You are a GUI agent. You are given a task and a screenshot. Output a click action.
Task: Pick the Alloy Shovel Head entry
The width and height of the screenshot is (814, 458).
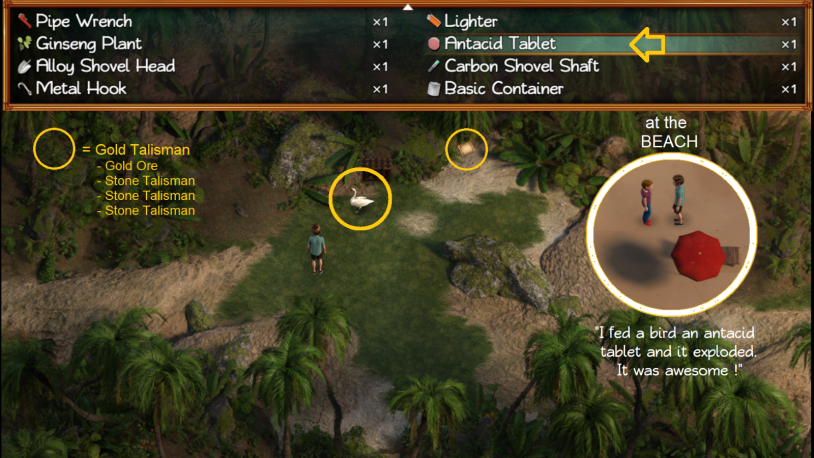click(105, 66)
